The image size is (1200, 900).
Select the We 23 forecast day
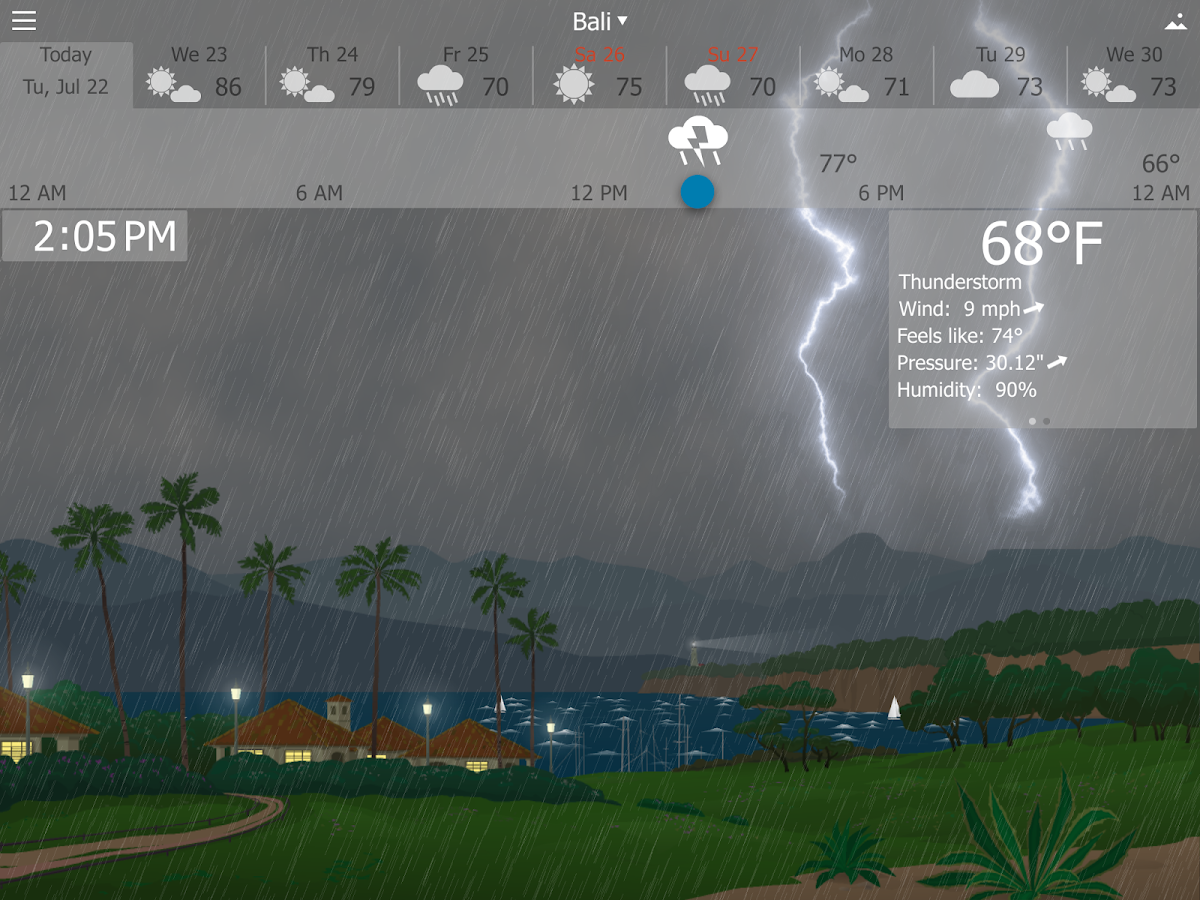coord(199,74)
